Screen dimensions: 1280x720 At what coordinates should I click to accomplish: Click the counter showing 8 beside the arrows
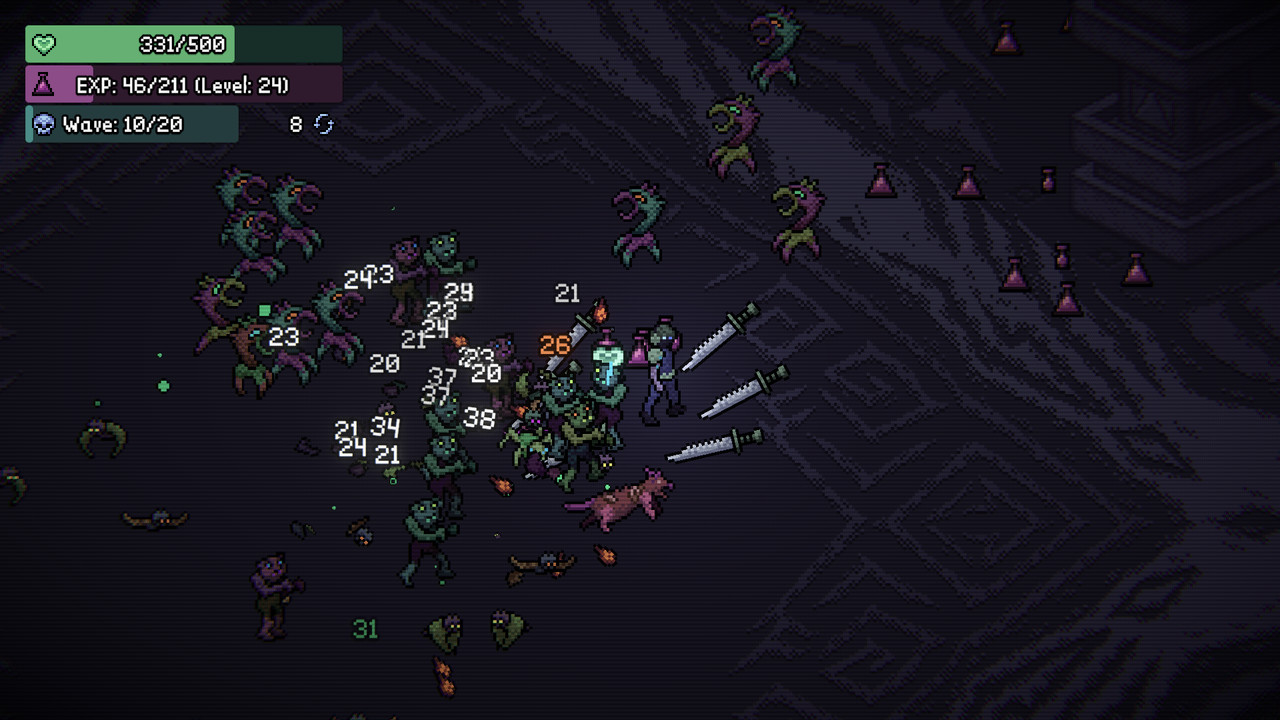[292, 123]
